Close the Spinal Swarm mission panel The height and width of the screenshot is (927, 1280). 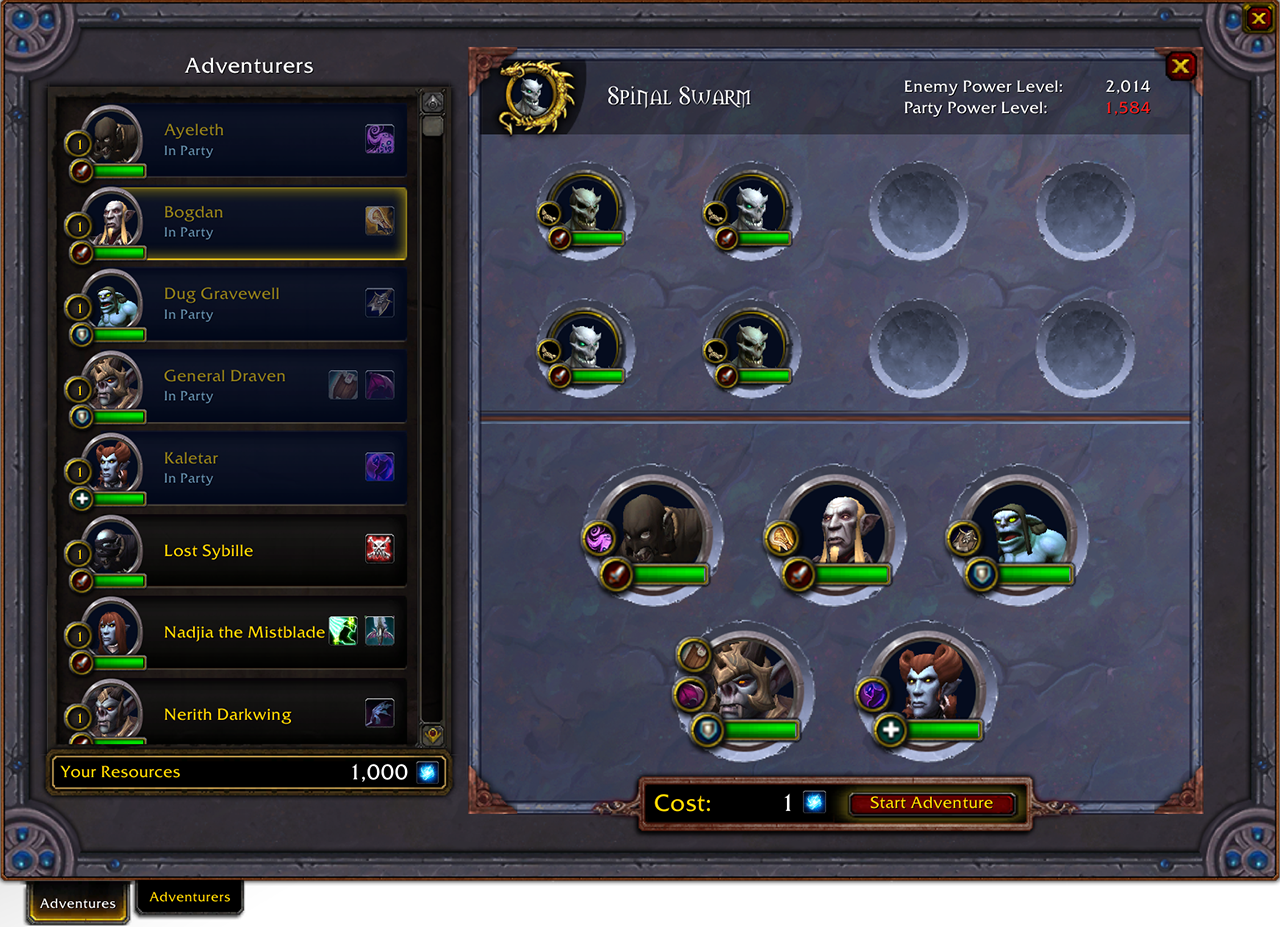click(x=1181, y=66)
